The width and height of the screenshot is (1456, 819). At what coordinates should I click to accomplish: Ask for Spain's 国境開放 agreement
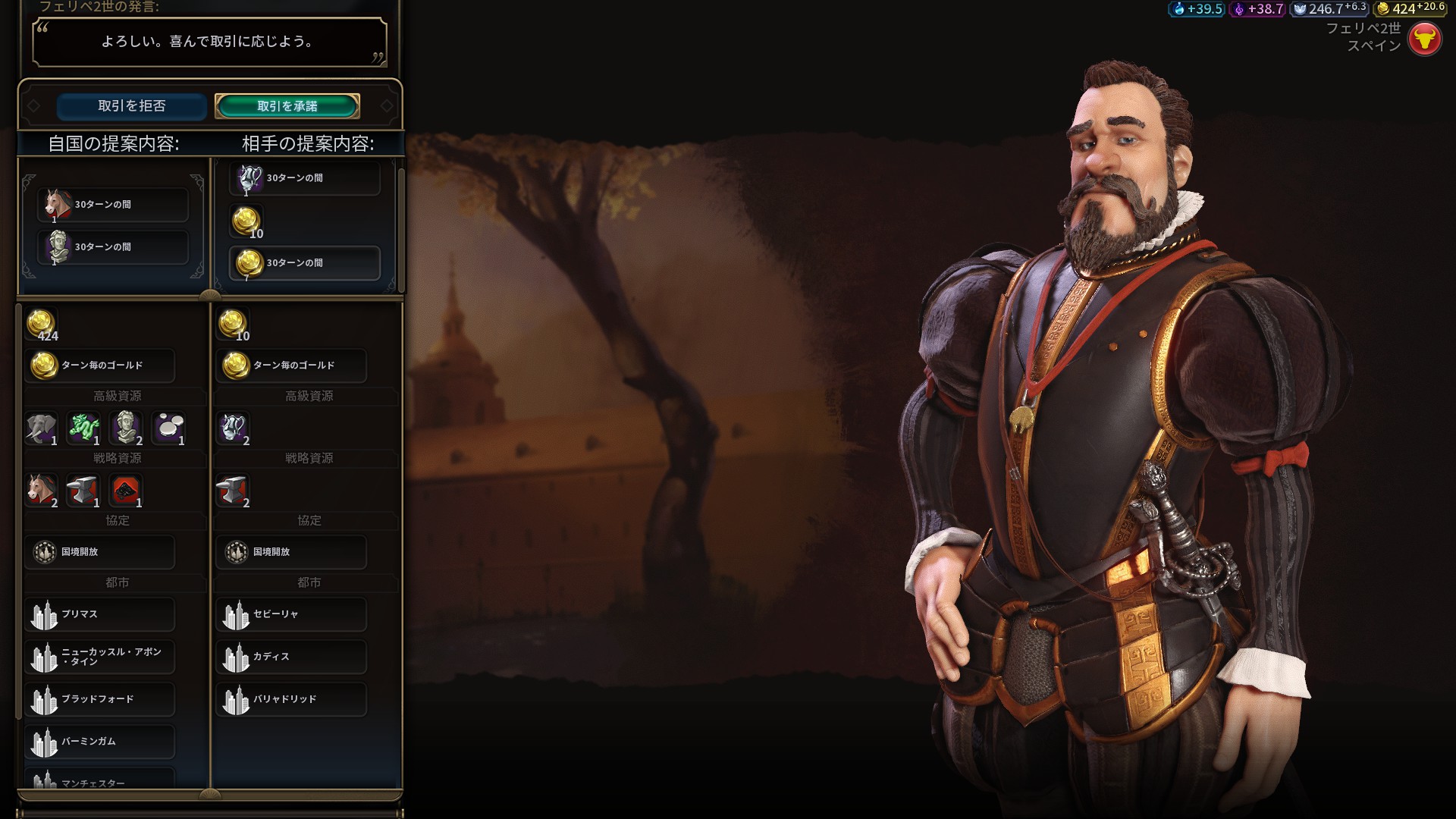pos(292,552)
